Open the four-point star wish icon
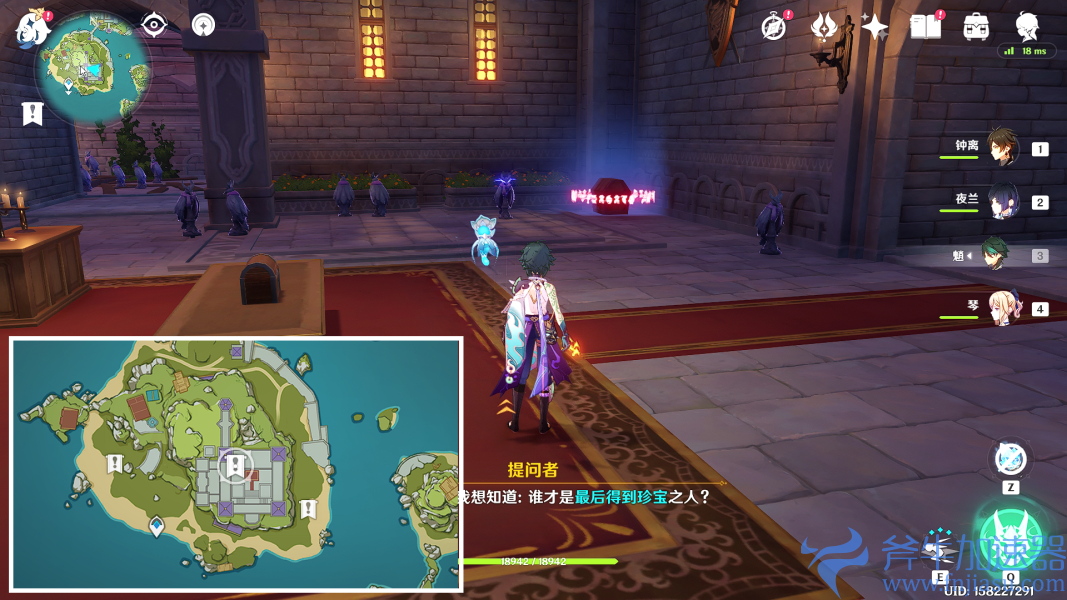Screen dimensions: 1067x600 pos(874,27)
